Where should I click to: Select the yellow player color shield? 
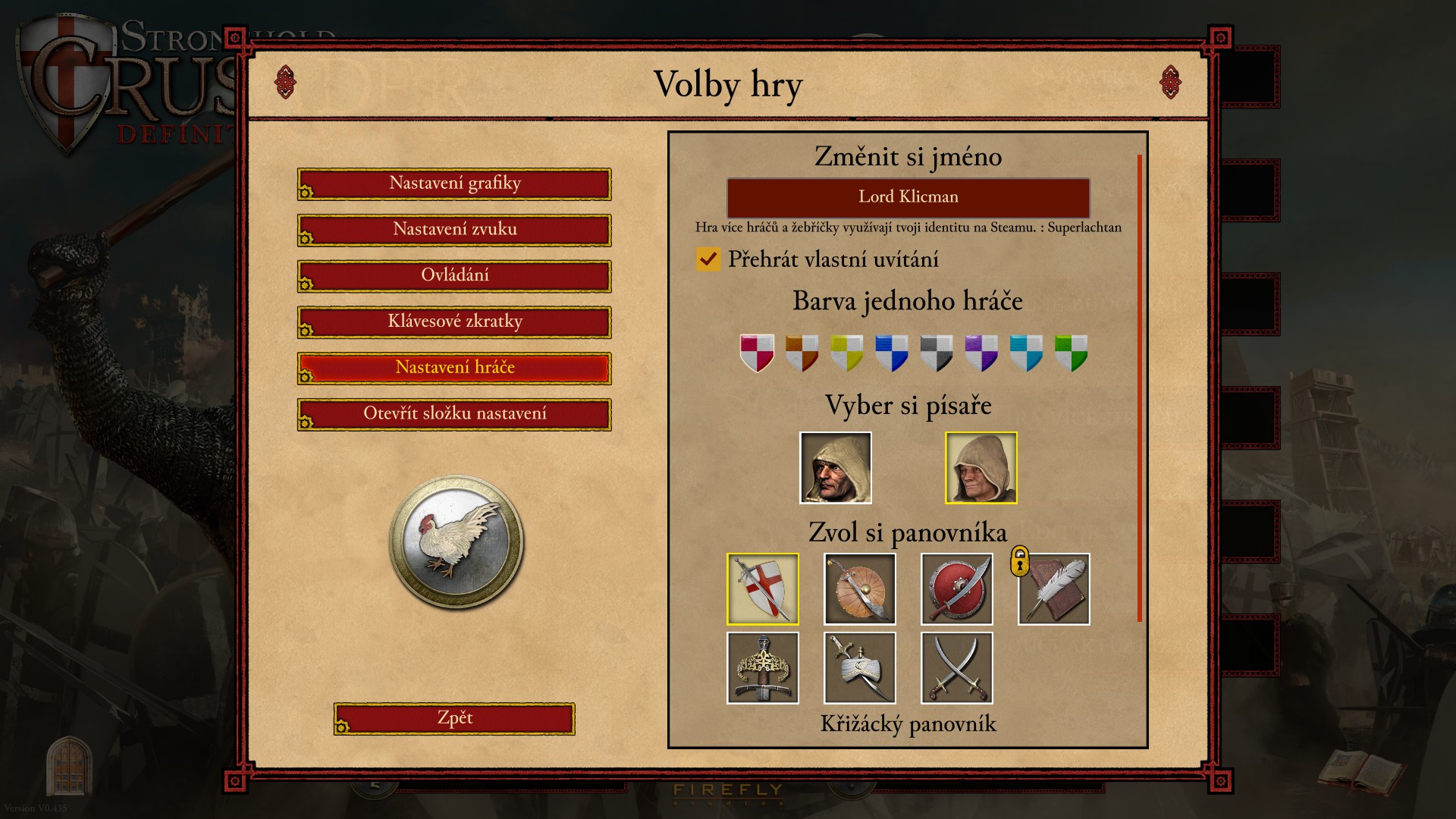click(846, 353)
